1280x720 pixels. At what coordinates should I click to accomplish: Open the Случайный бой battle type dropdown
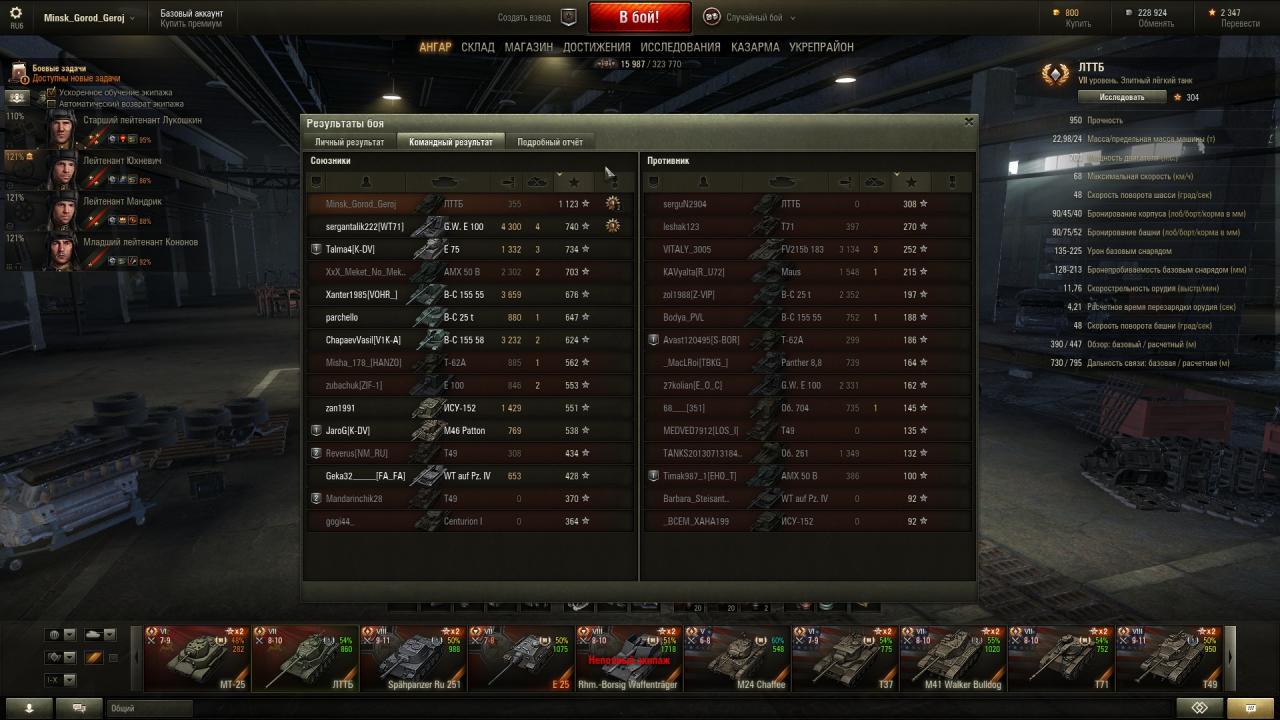coord(747,17)
